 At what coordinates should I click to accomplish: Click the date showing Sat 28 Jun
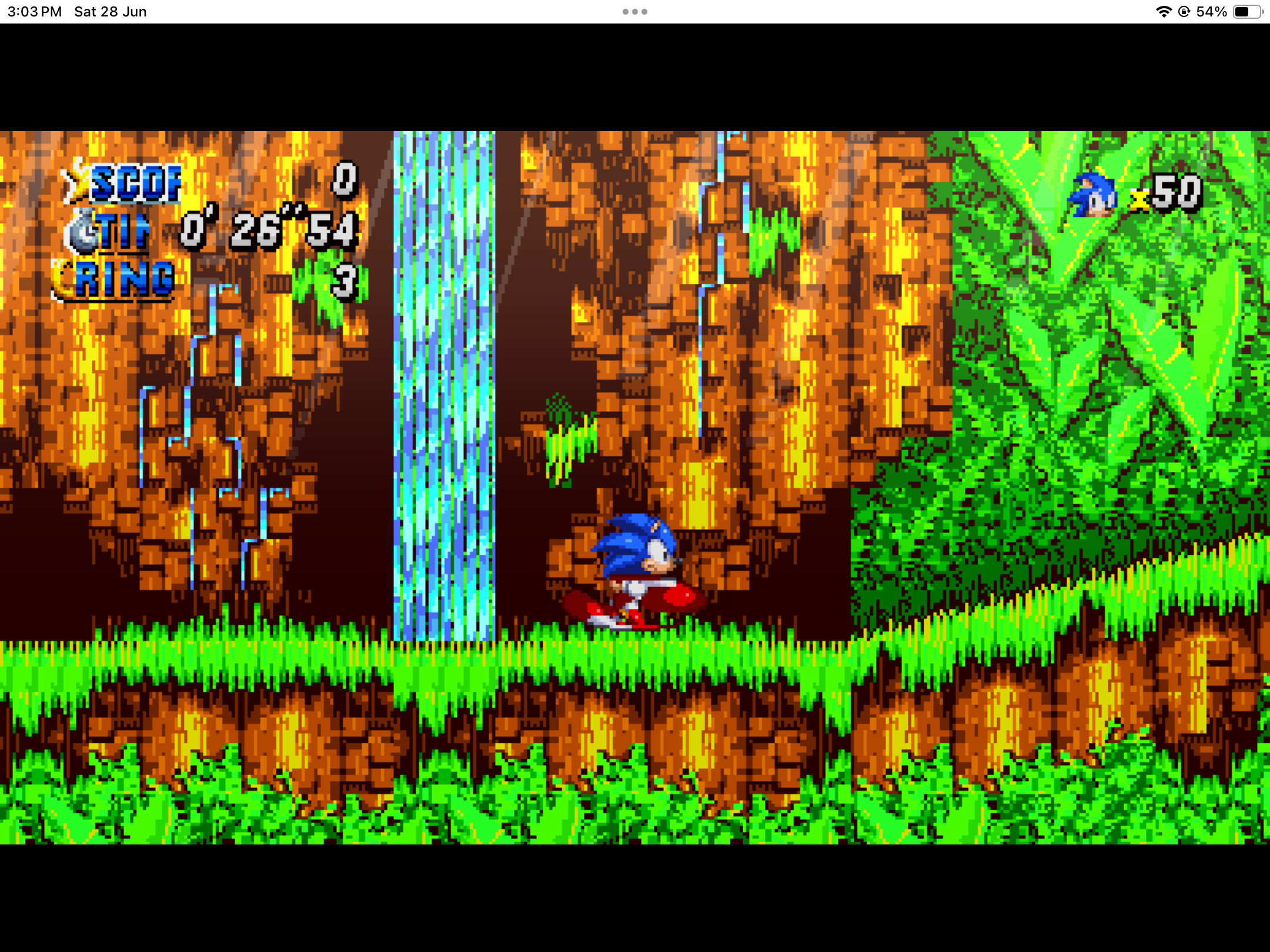tap(109, 11)
